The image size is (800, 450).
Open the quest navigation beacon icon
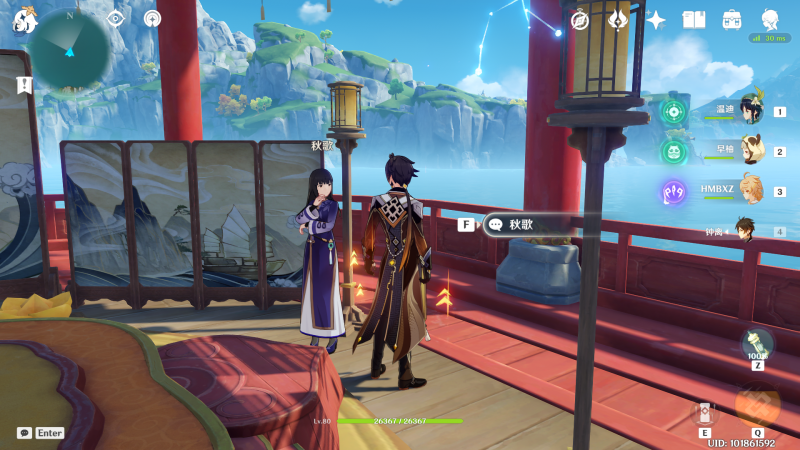click(152, 18)
